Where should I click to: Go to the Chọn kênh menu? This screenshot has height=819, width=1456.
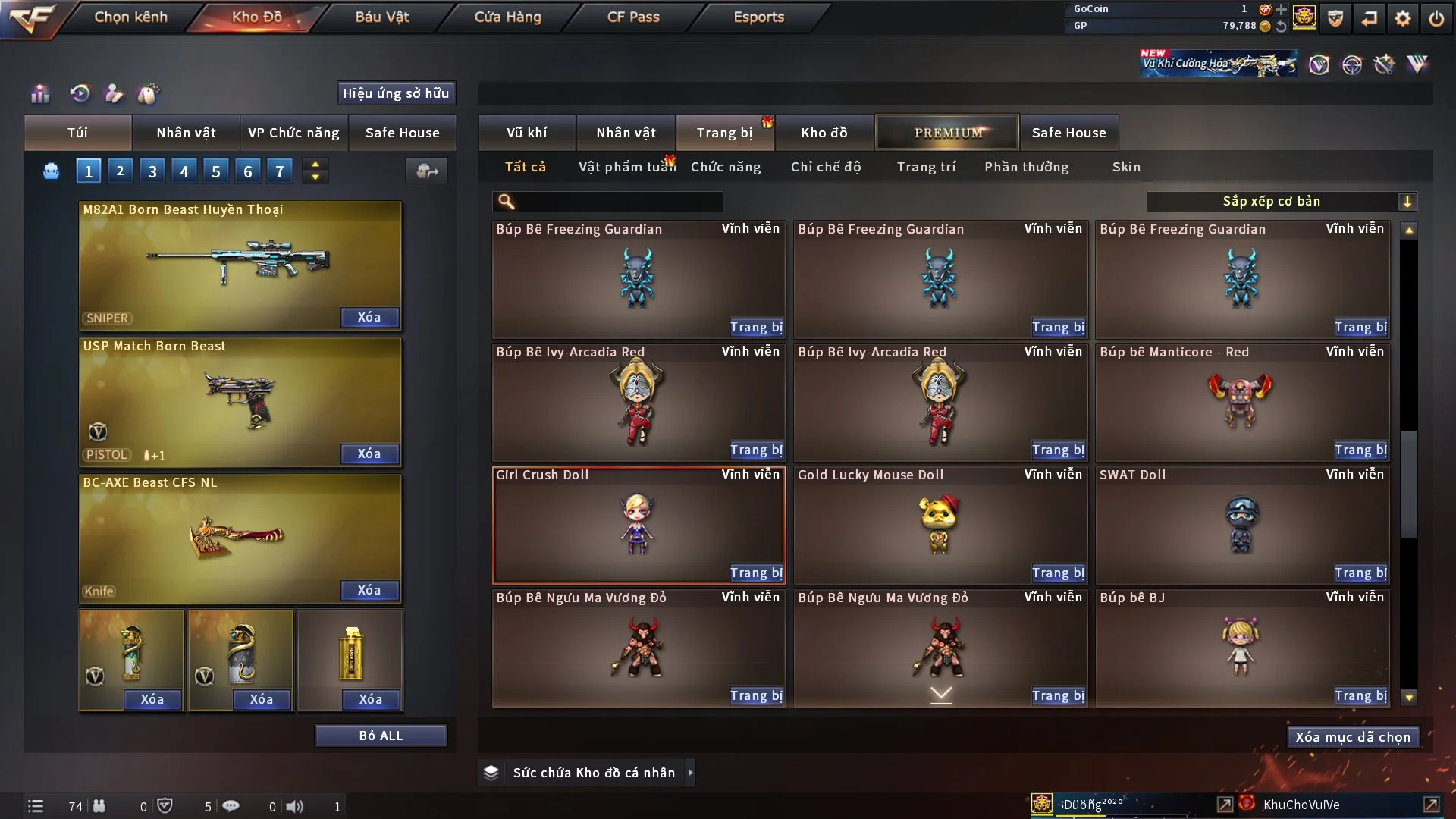(130, 17)
